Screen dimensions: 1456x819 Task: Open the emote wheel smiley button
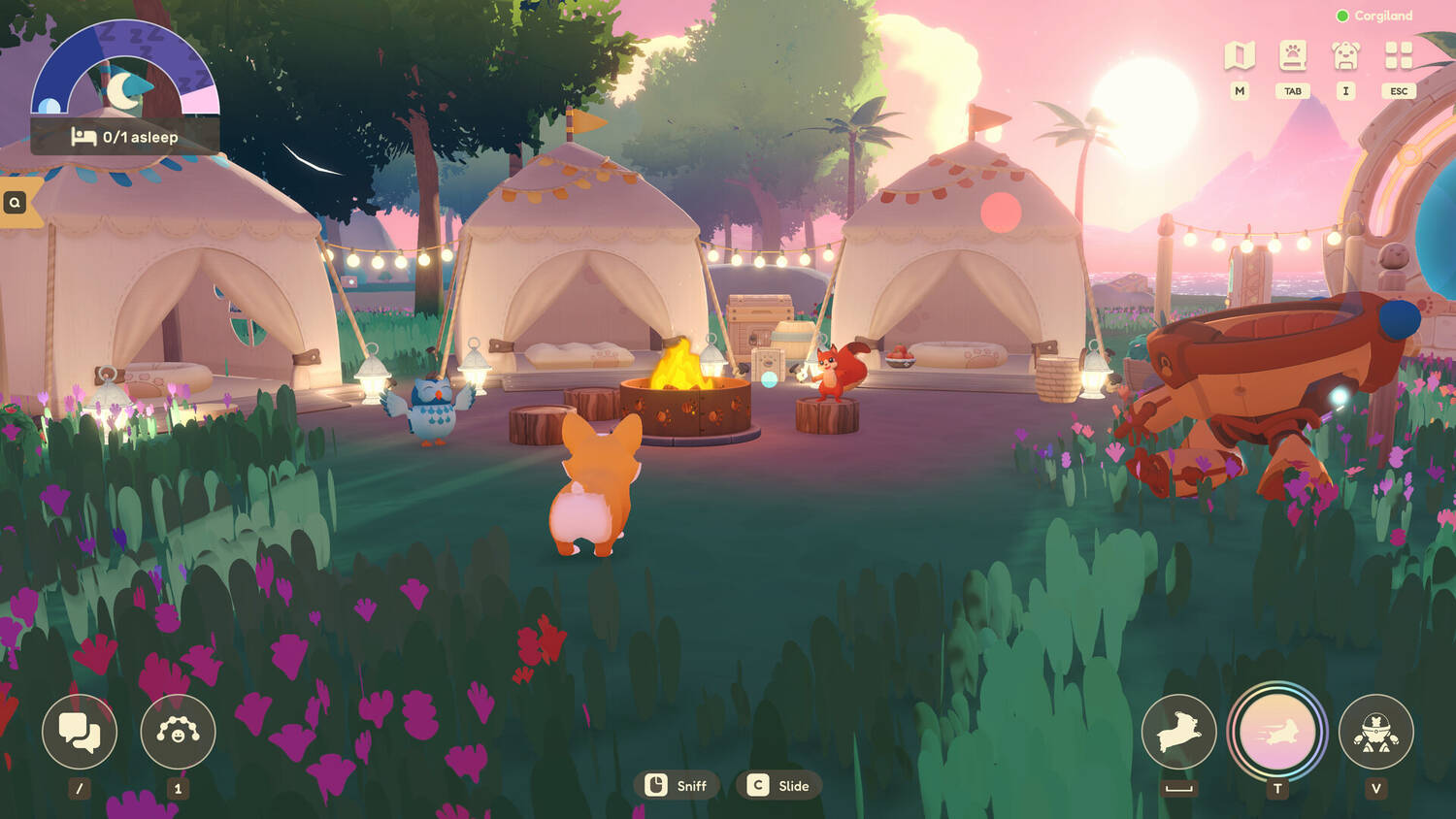tap(178, 731)
